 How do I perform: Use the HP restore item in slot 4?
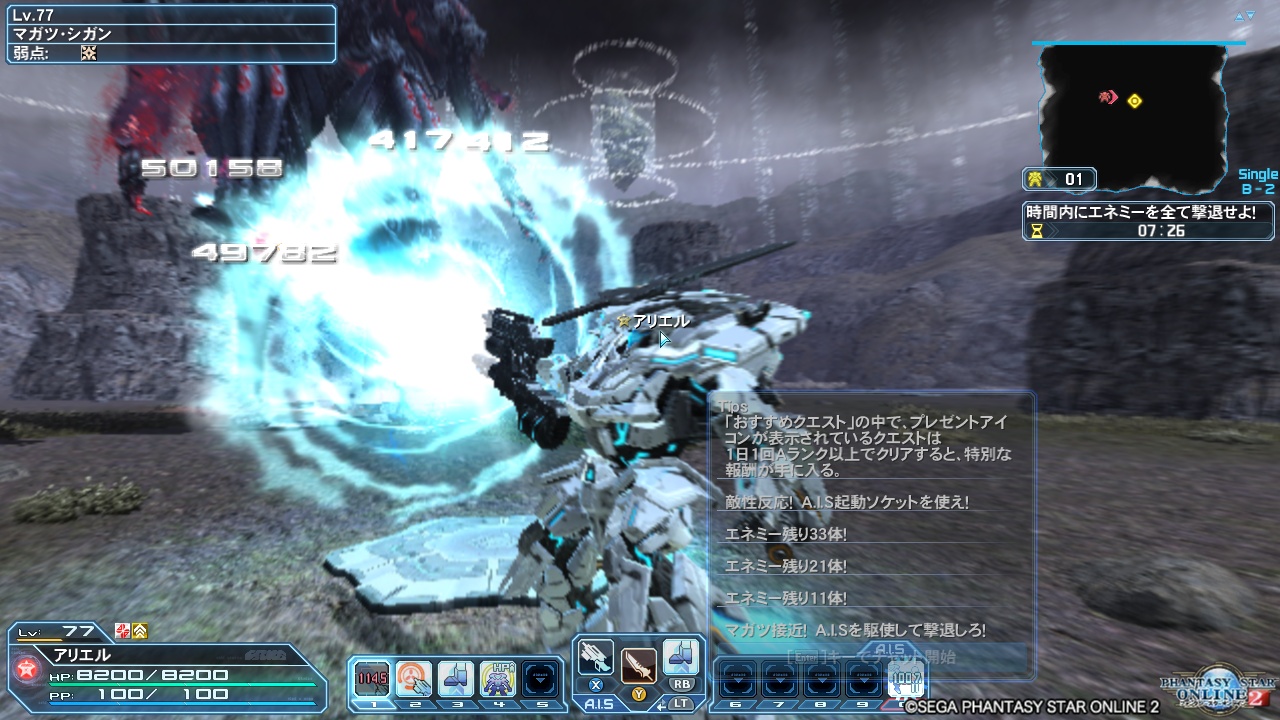(498, 677)
